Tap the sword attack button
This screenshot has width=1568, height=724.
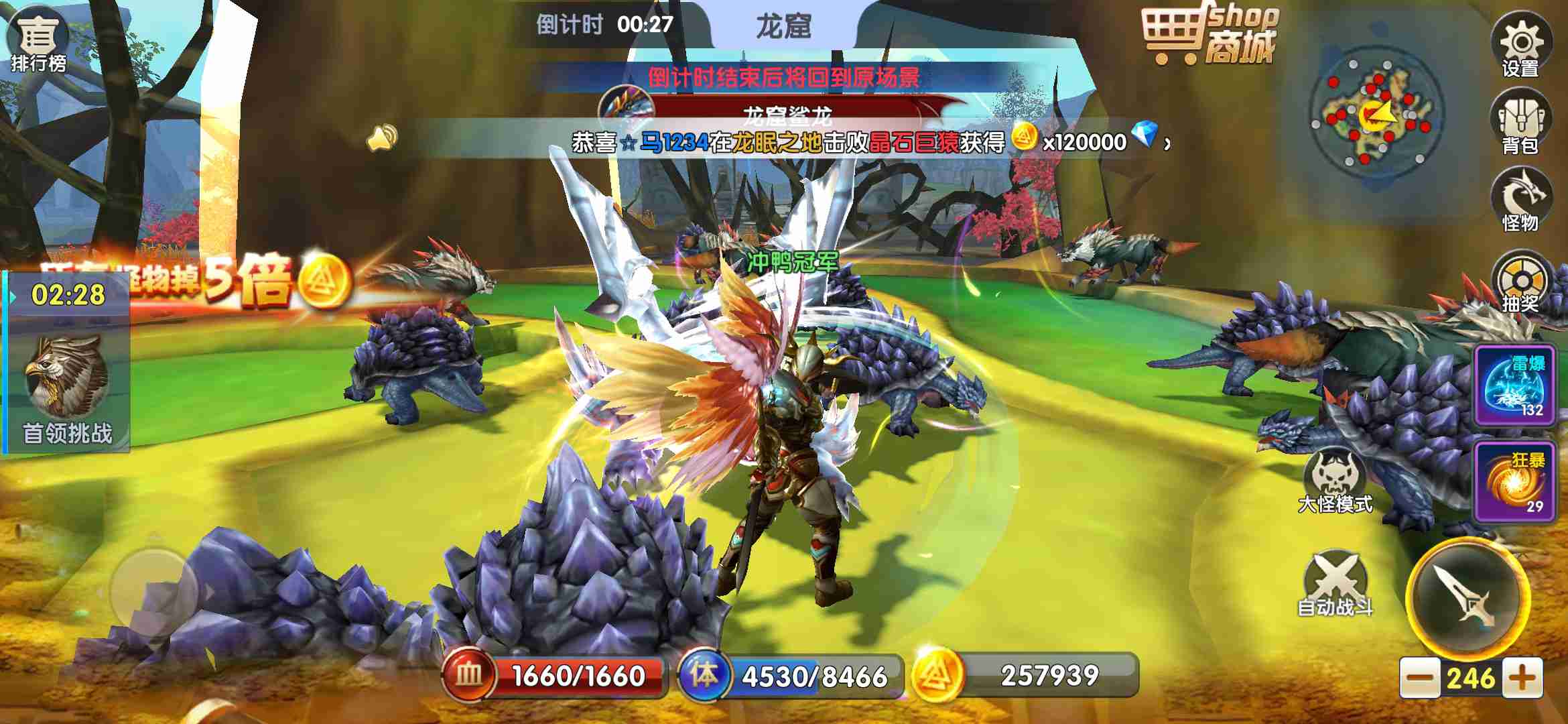pos(1467,597)
